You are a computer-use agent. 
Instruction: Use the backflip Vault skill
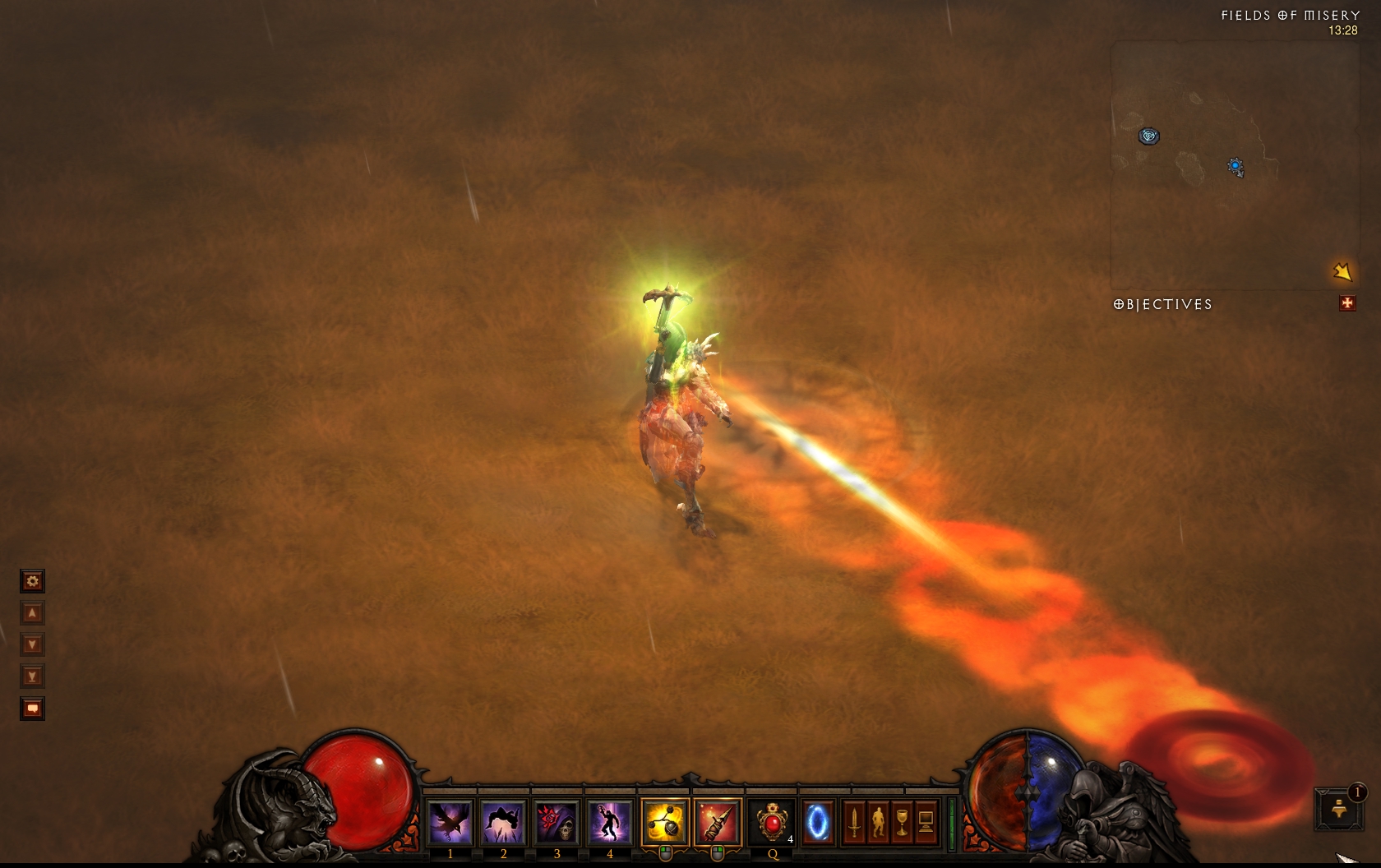pos(503,821)
